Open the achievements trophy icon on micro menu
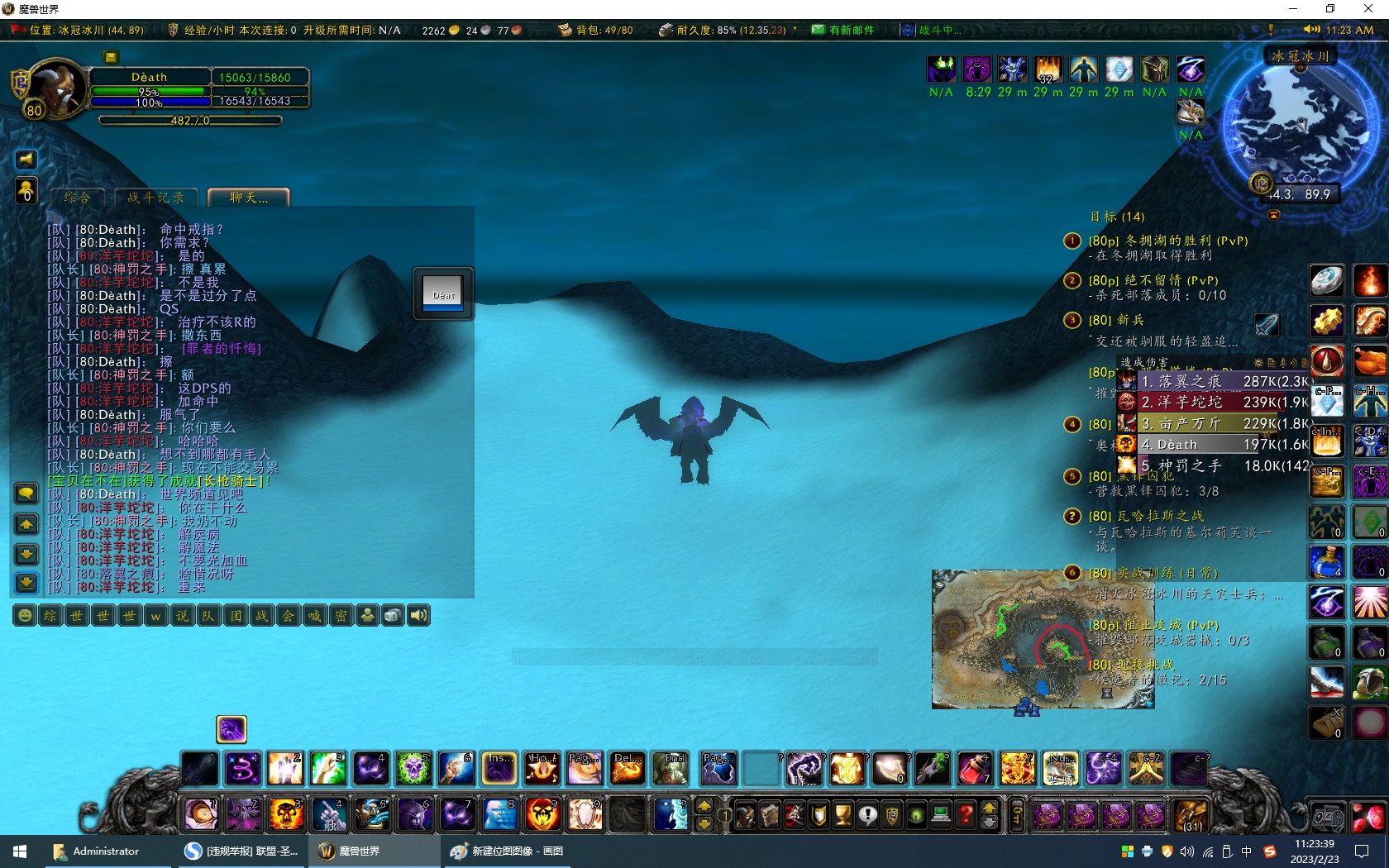The width and height of the screenshot is (1389, 868). (842, 816)
